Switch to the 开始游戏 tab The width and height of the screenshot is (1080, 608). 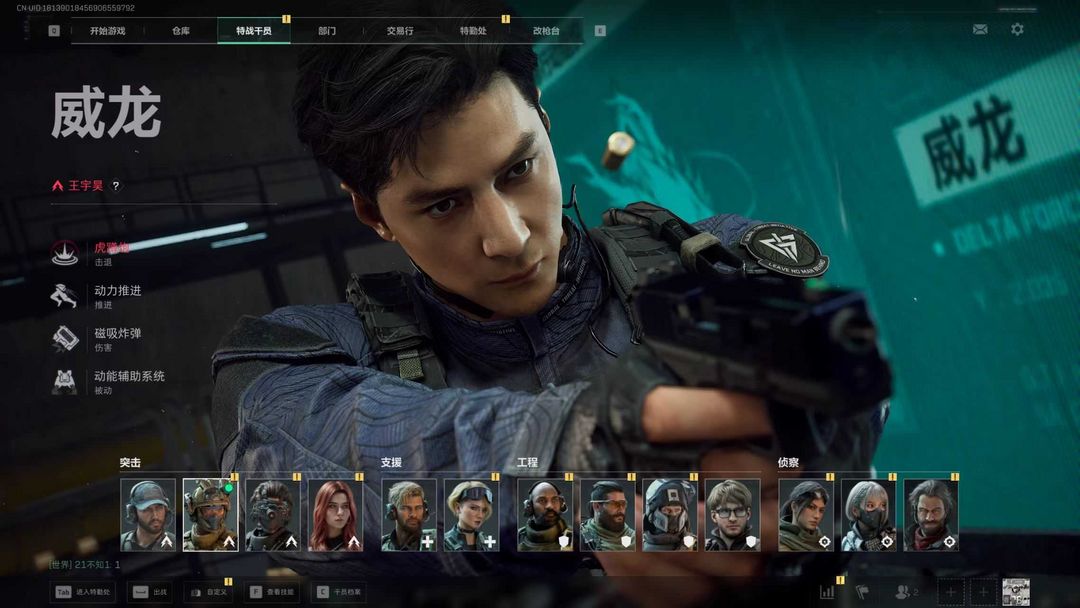(x=107, y=31)
